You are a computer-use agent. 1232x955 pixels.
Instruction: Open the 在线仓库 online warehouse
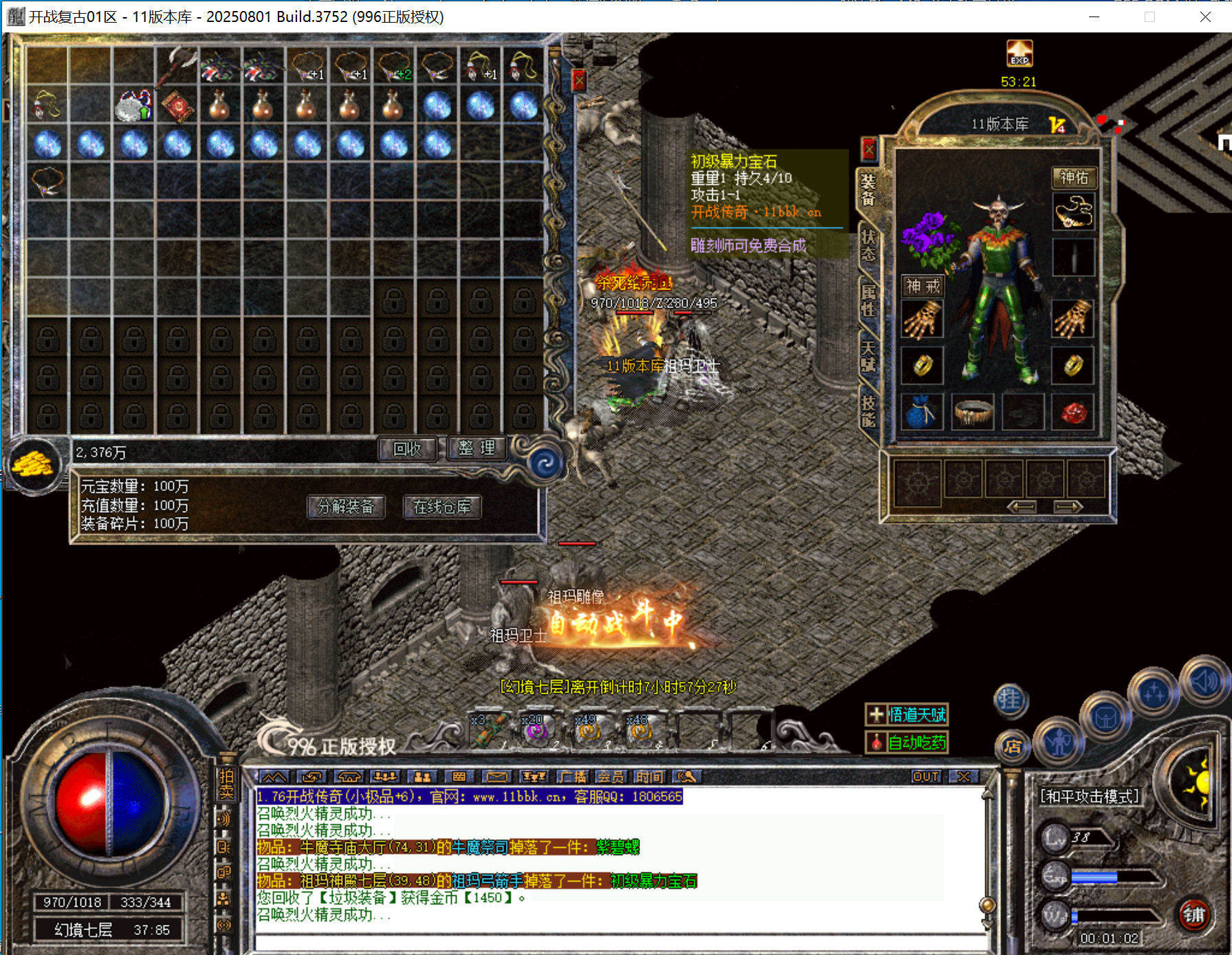coord(442,507)
